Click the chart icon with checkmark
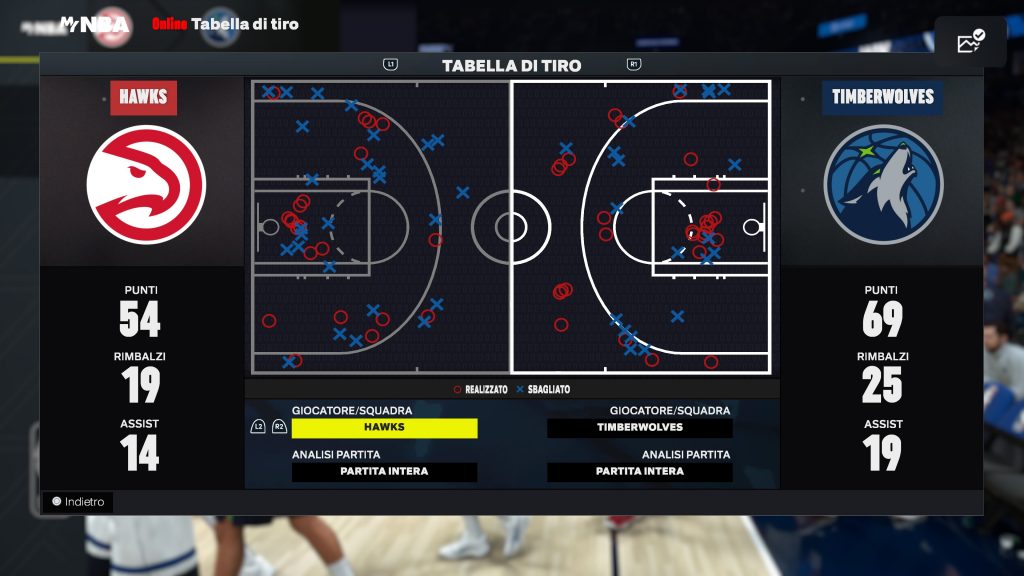Screen dimensions: 1024x576 [x=970, y=42]
